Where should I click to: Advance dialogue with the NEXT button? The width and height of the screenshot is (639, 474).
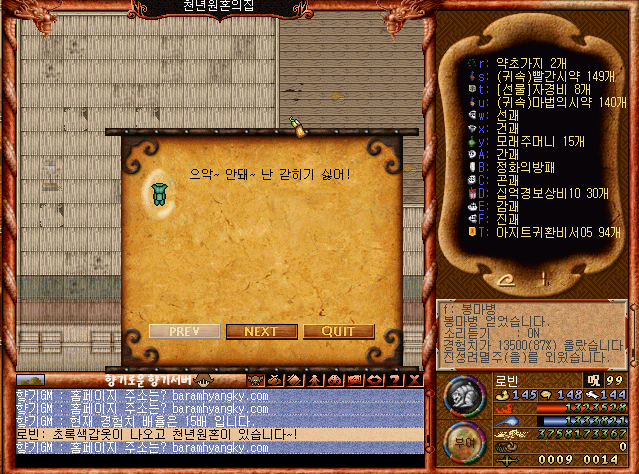(261, 331)
